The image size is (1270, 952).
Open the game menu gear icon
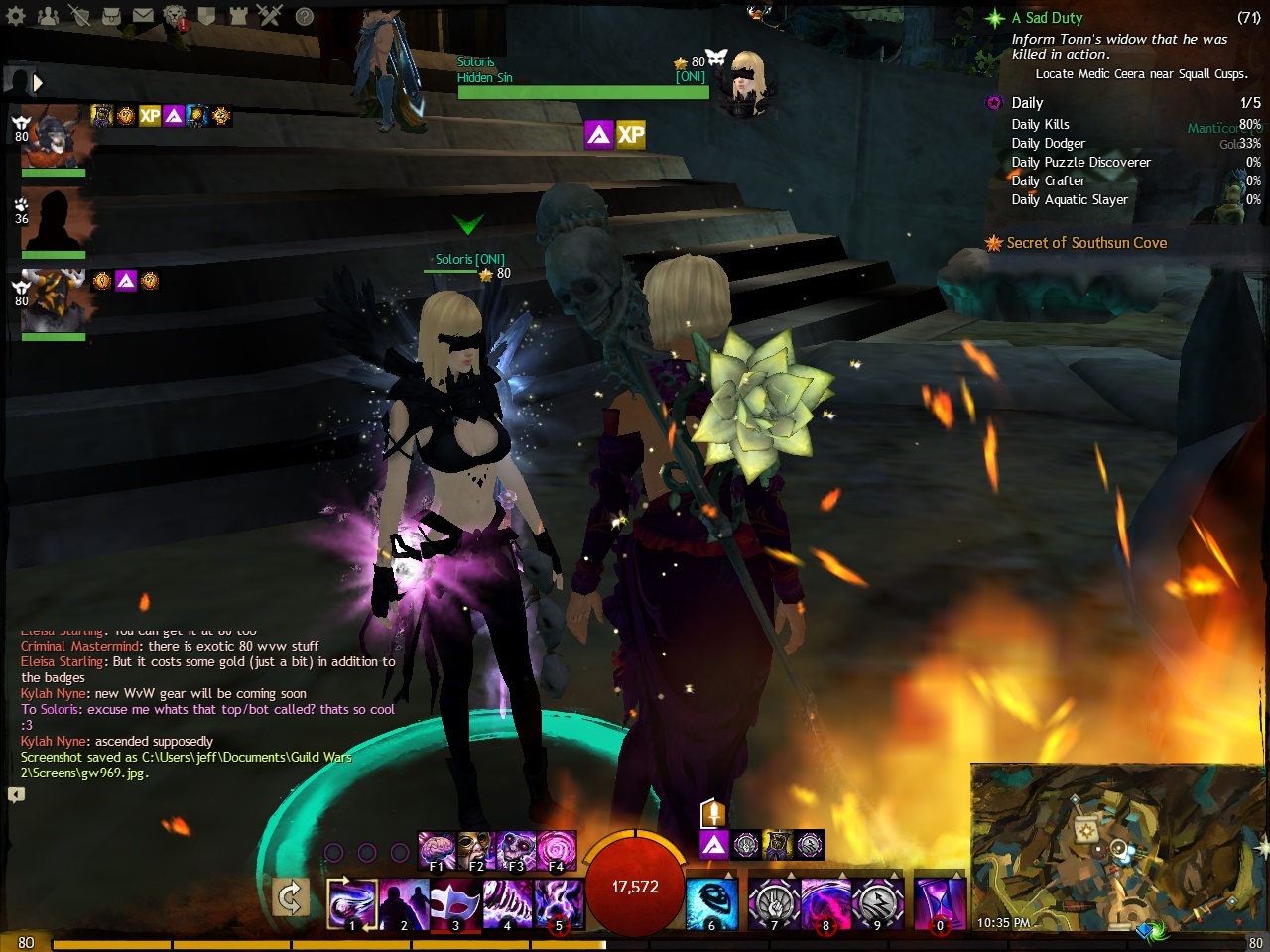16,16
